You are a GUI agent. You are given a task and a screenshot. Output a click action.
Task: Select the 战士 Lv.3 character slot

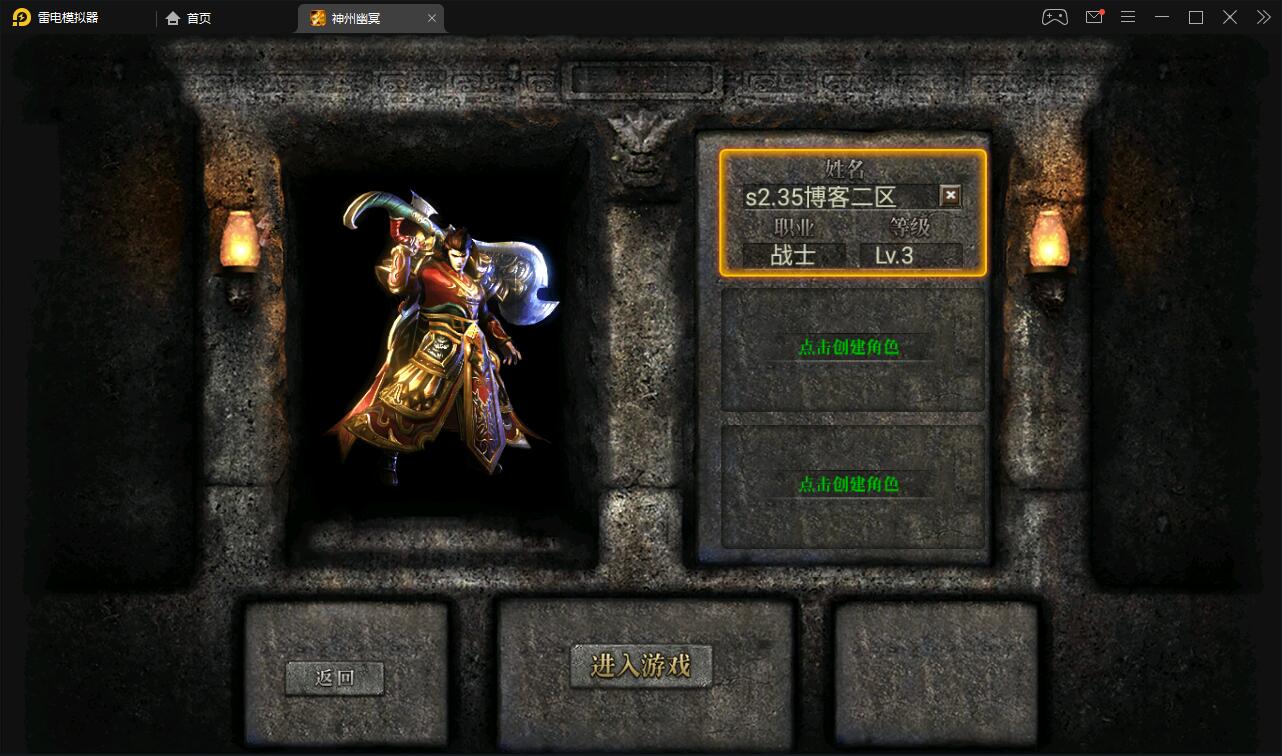851,212
